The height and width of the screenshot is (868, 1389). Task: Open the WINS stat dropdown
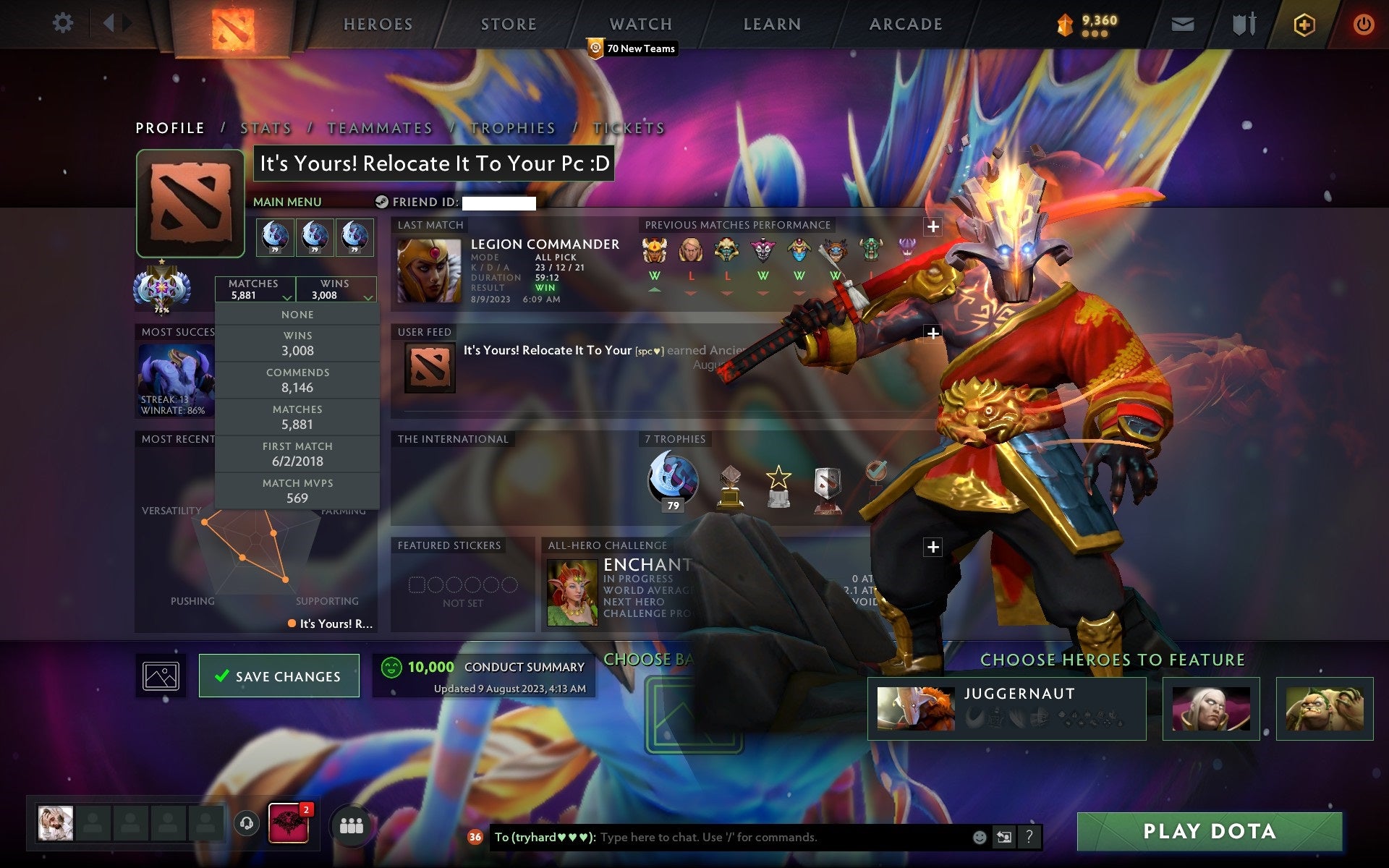click(336, 288)
